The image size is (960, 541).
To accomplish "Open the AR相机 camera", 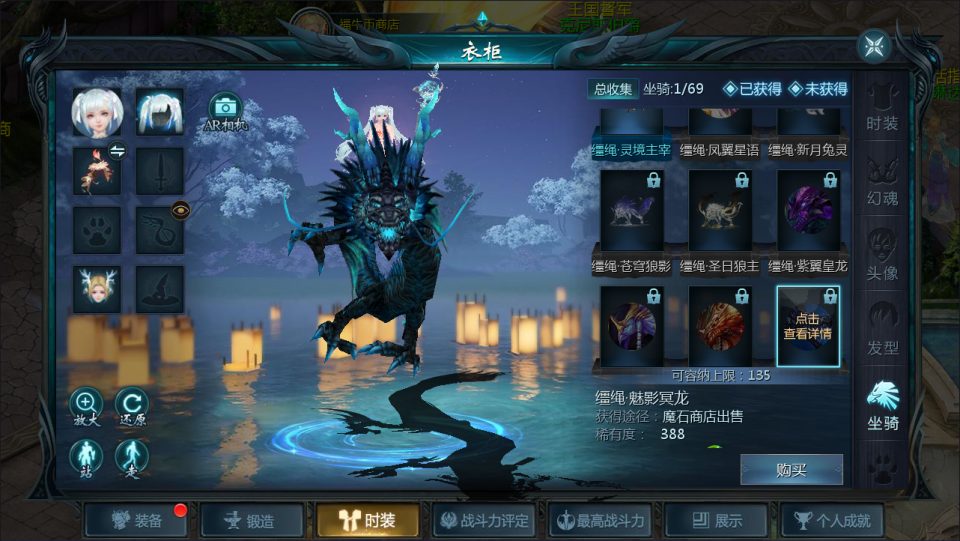I will tap(225, 111).
